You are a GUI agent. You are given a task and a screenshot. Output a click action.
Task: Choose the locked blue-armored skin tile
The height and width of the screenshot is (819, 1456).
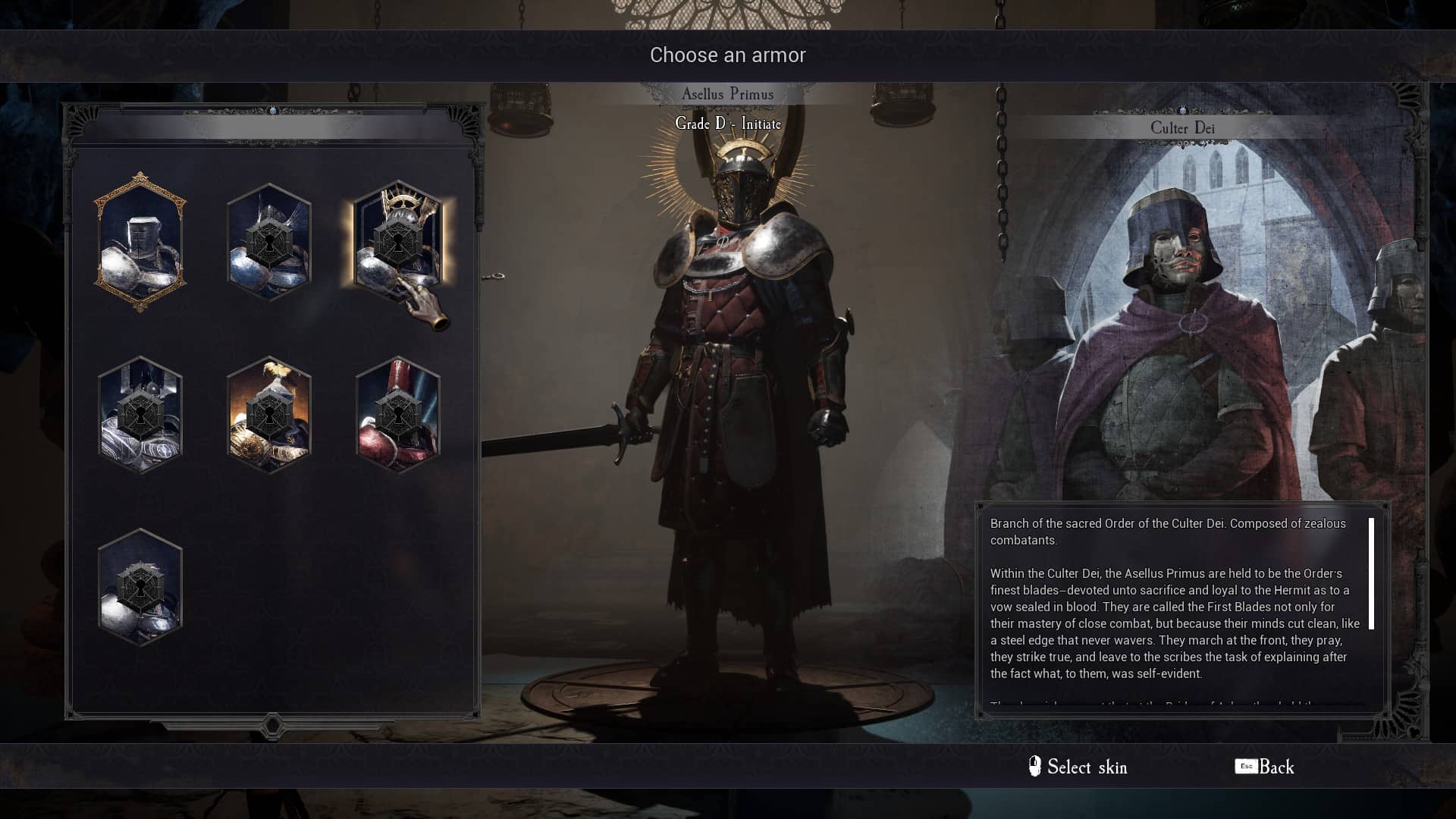click(269, 243)
